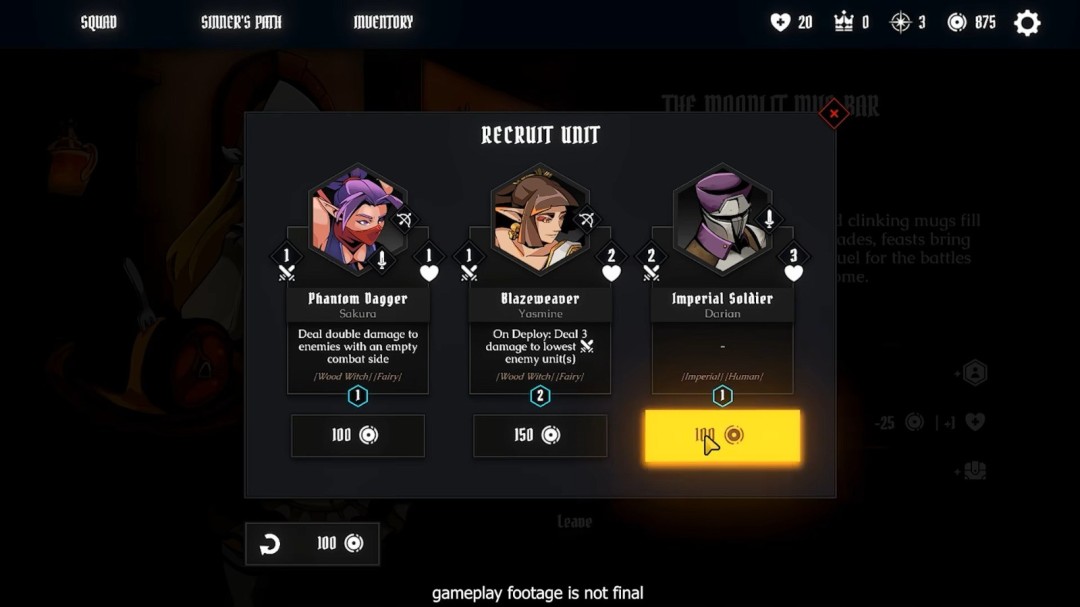Close the Recruit Unit dialog

point(833,114)
